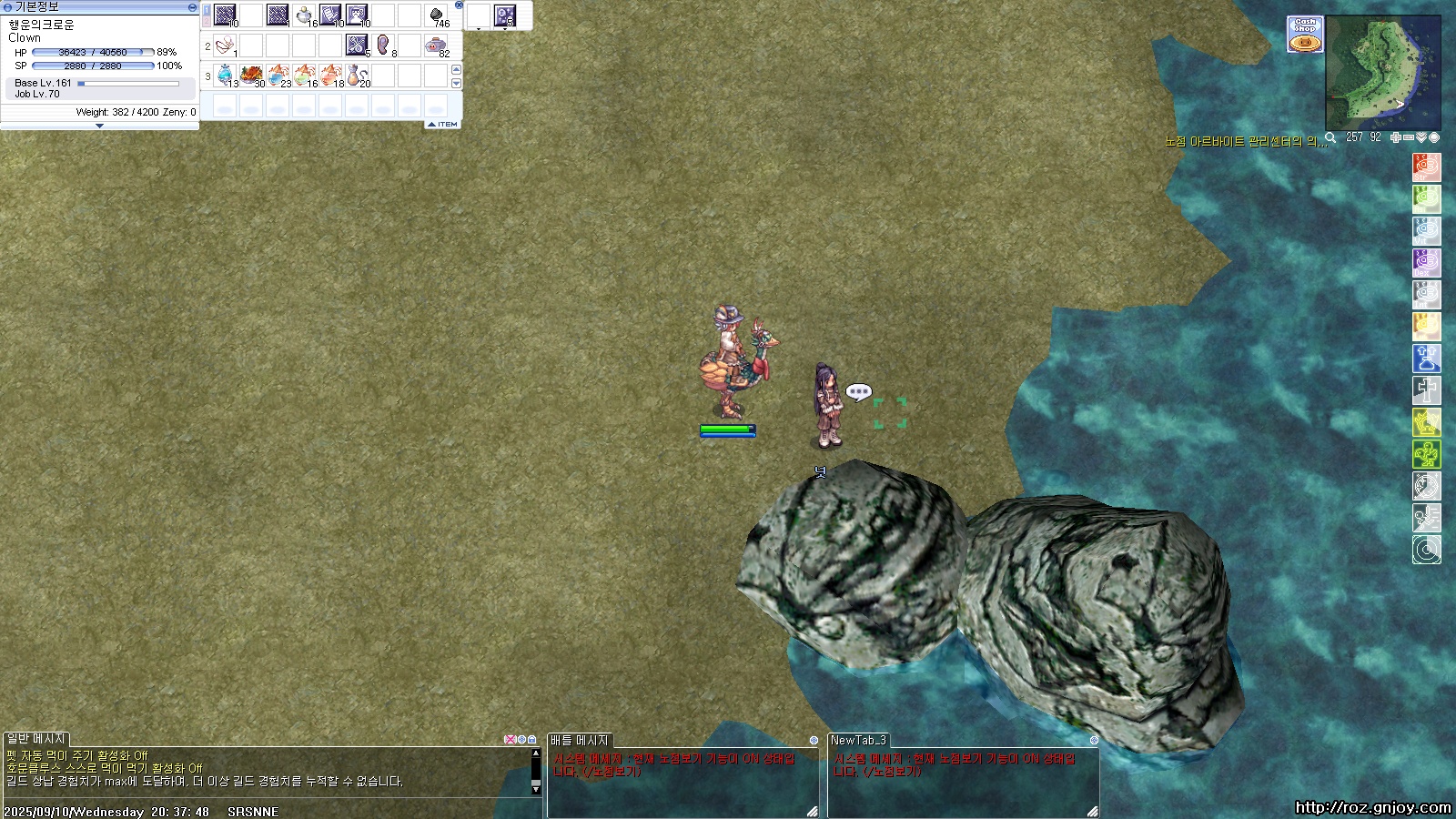Click the purple Dex buff icon
Screen dimensions: 1456x819
pyautogui.click(x=1426, y=262)
